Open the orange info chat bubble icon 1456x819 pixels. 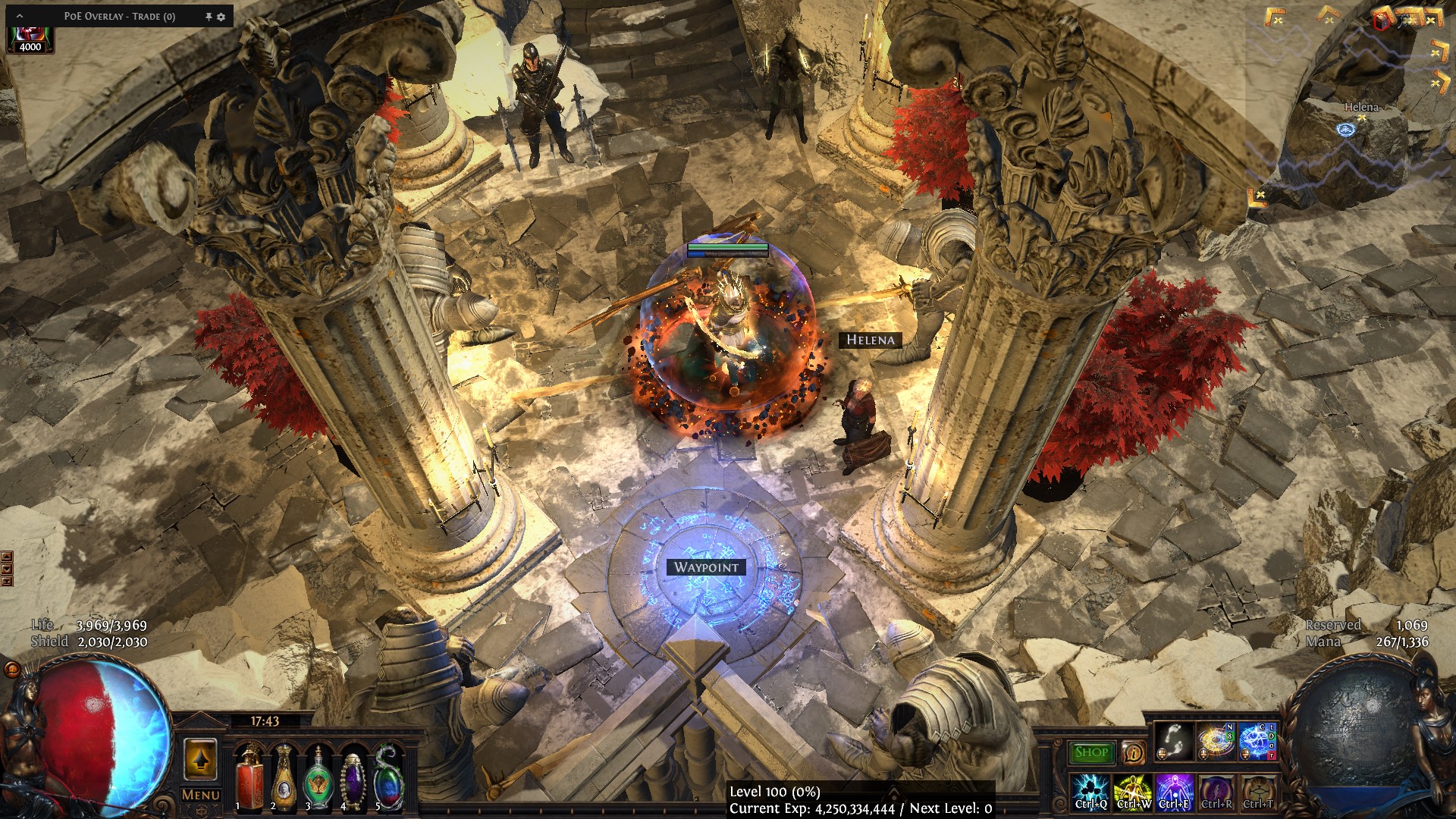(x=1133, y=752)
